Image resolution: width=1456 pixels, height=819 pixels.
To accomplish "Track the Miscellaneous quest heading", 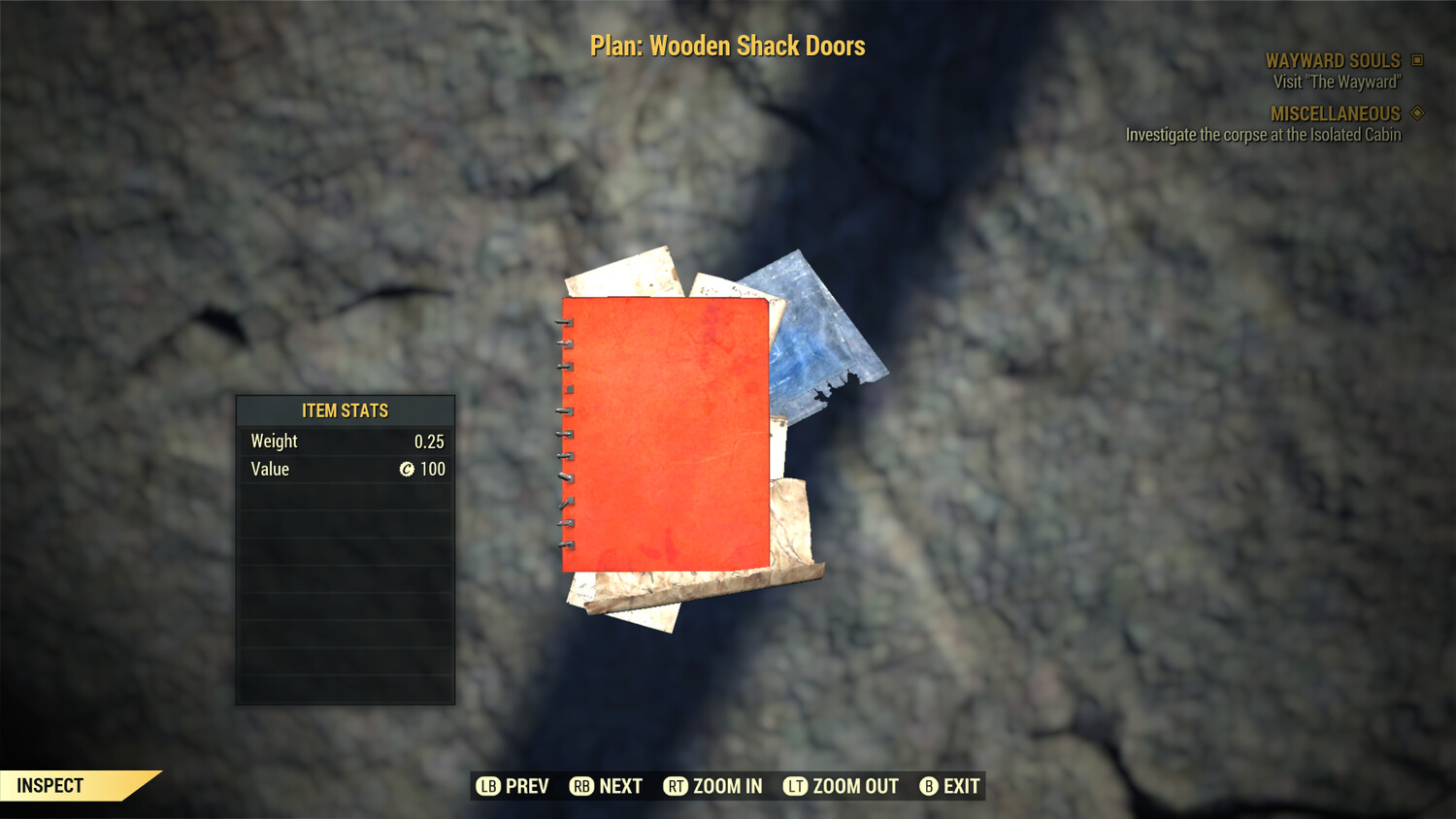I will coord(1335,114).
